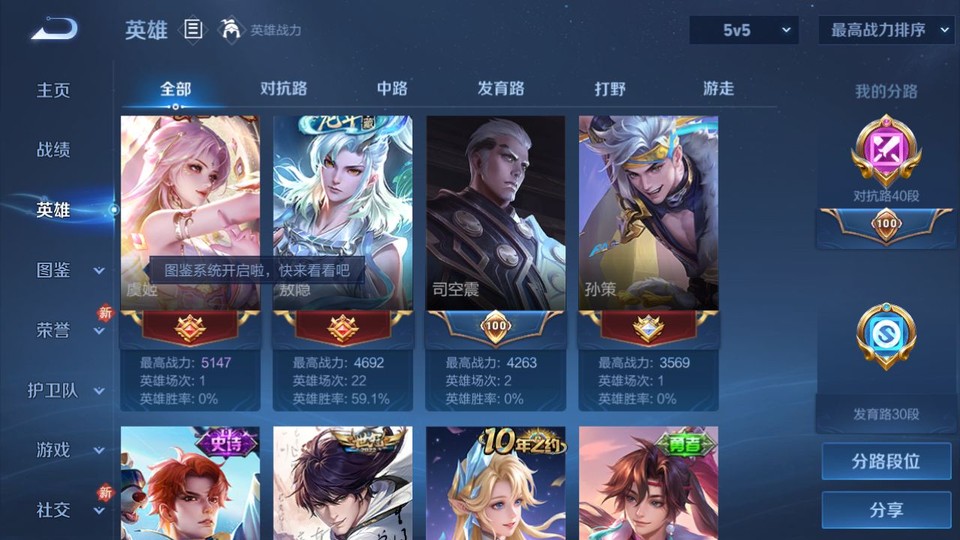Click the 分享 share button

pos(886,510)
